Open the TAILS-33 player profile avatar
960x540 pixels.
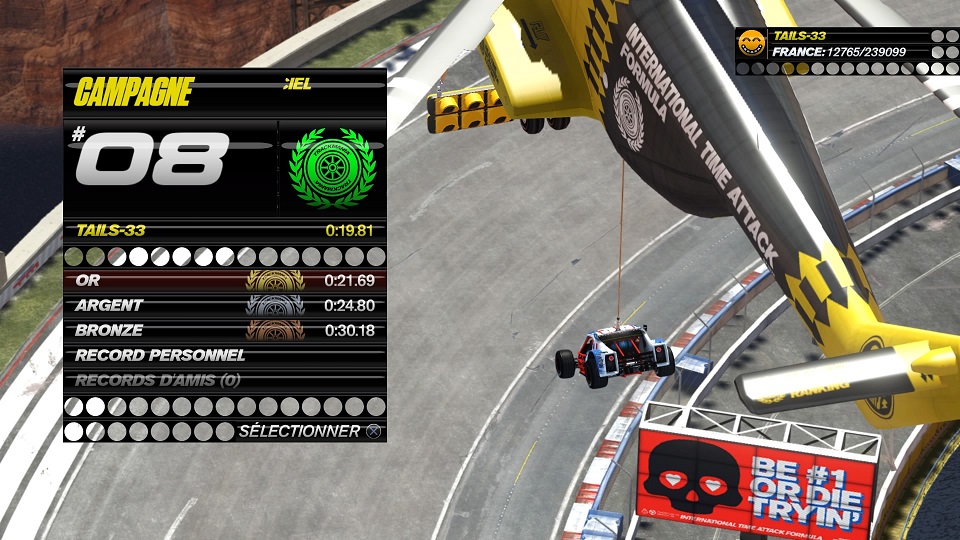tap(751, 42)
